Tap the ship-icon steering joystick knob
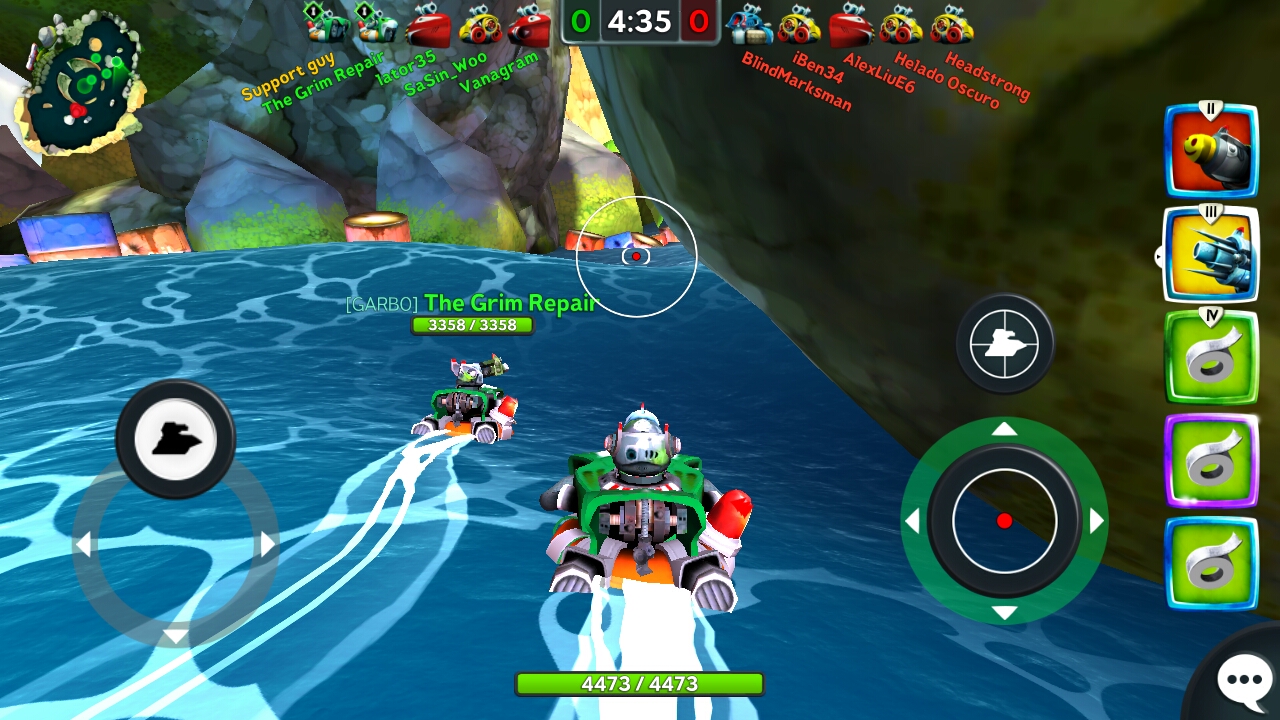The image size is (1280, 720). (x=175, y=439)
